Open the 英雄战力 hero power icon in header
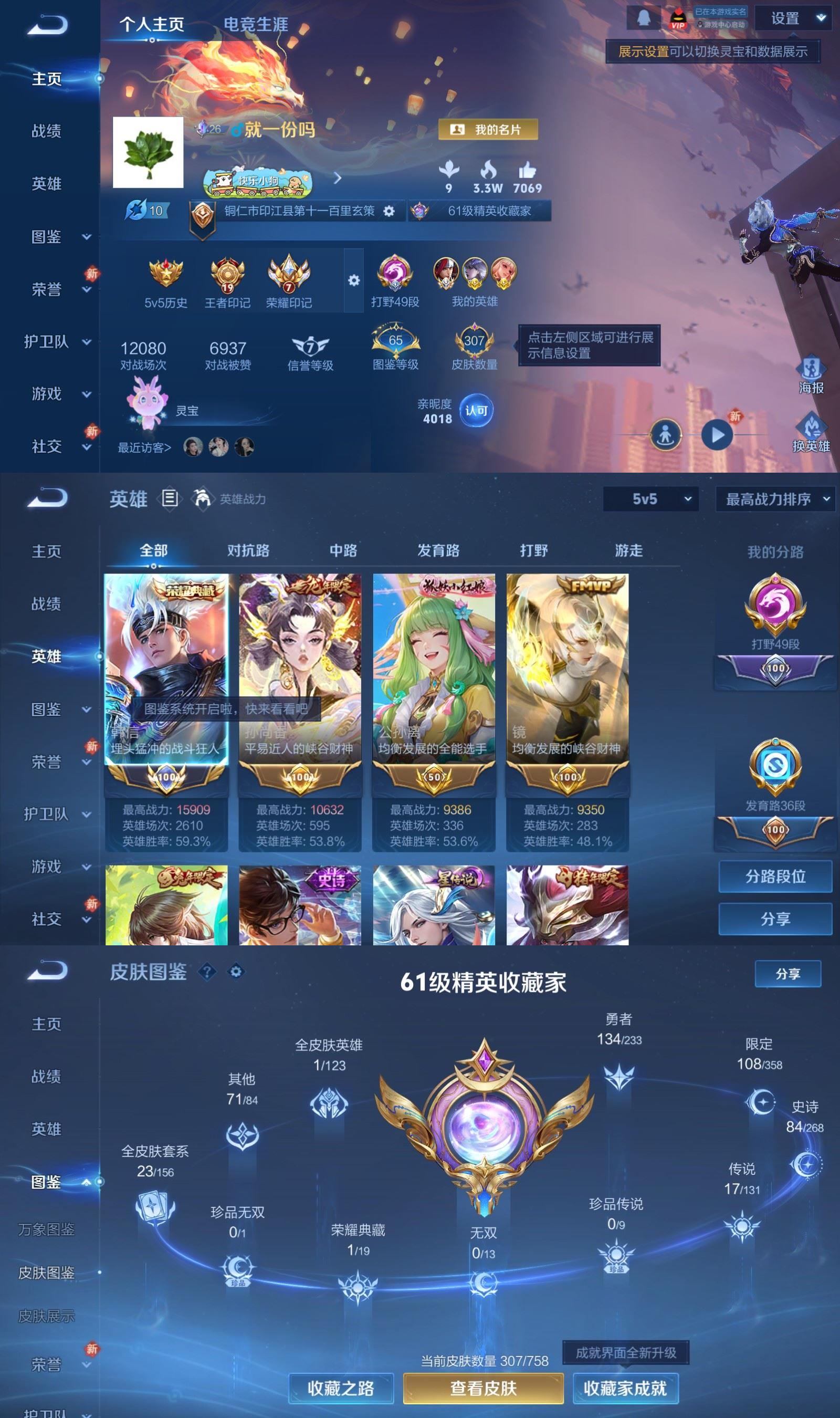The width and height of the screenshot is (840, 1418). (204, 499)
